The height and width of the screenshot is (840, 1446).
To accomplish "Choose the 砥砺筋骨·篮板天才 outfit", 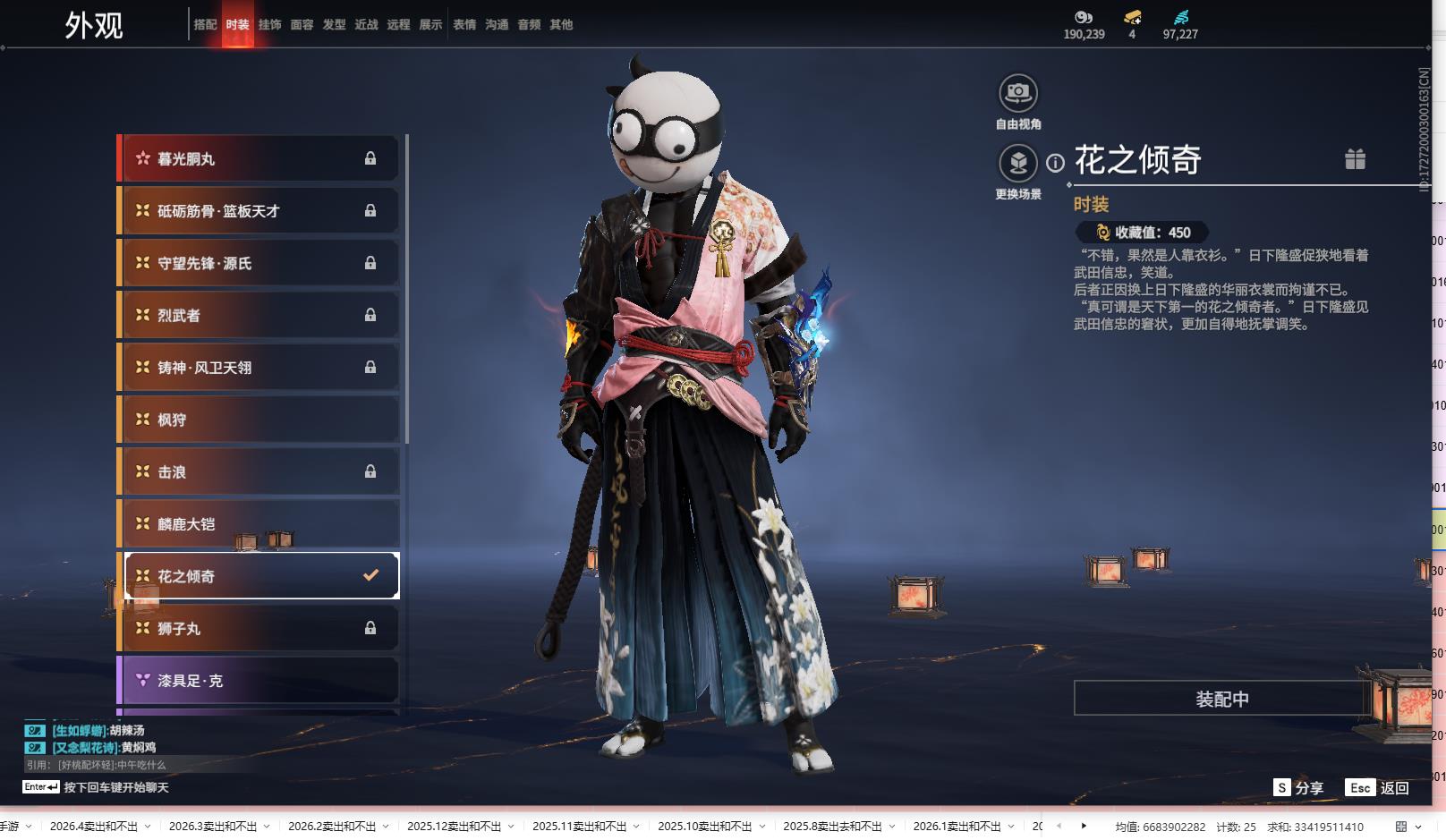I will click(259, 211).
